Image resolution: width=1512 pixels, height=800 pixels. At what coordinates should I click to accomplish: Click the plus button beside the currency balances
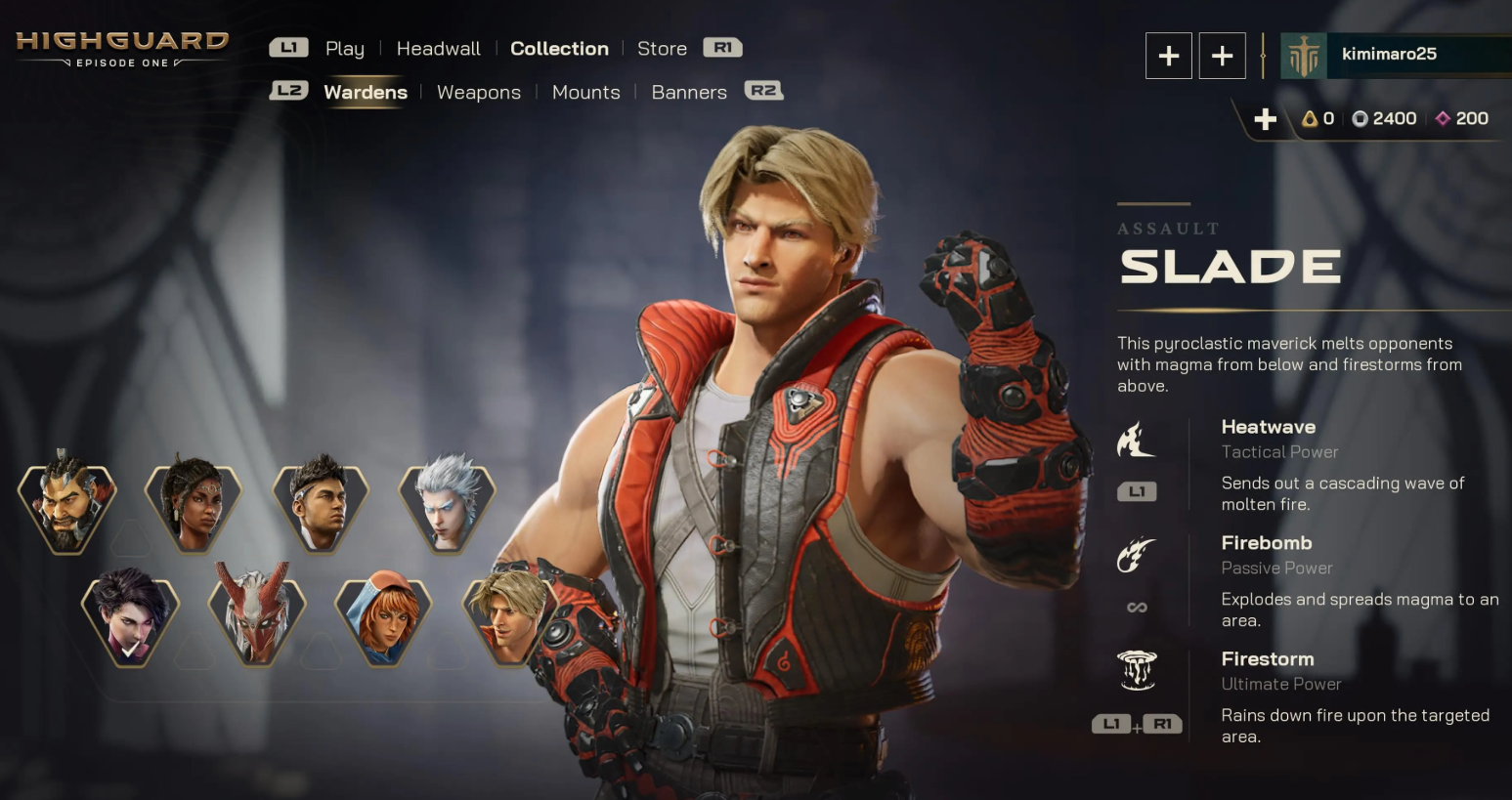pos(1265,119)
